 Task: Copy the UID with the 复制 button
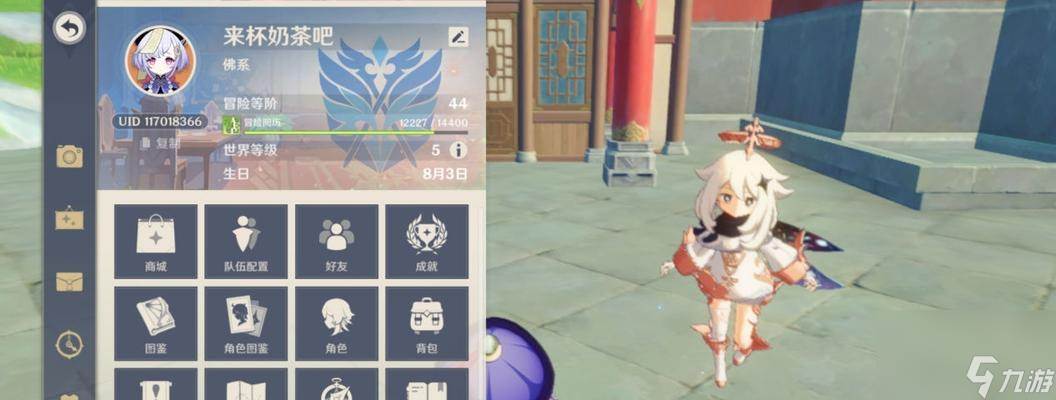160,143
